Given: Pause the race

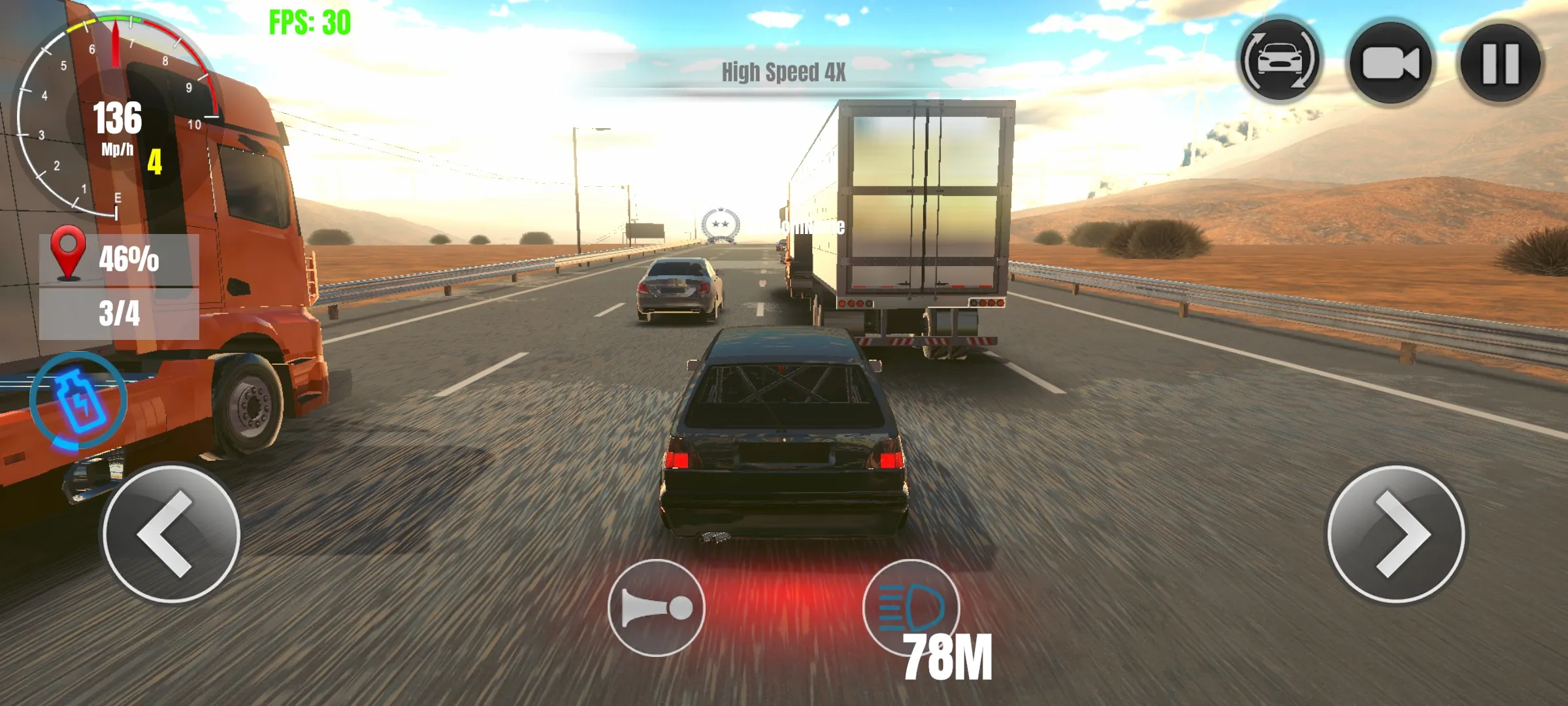Looking at the screenshot, I should pyautogui.click(x=1501, y=63).
